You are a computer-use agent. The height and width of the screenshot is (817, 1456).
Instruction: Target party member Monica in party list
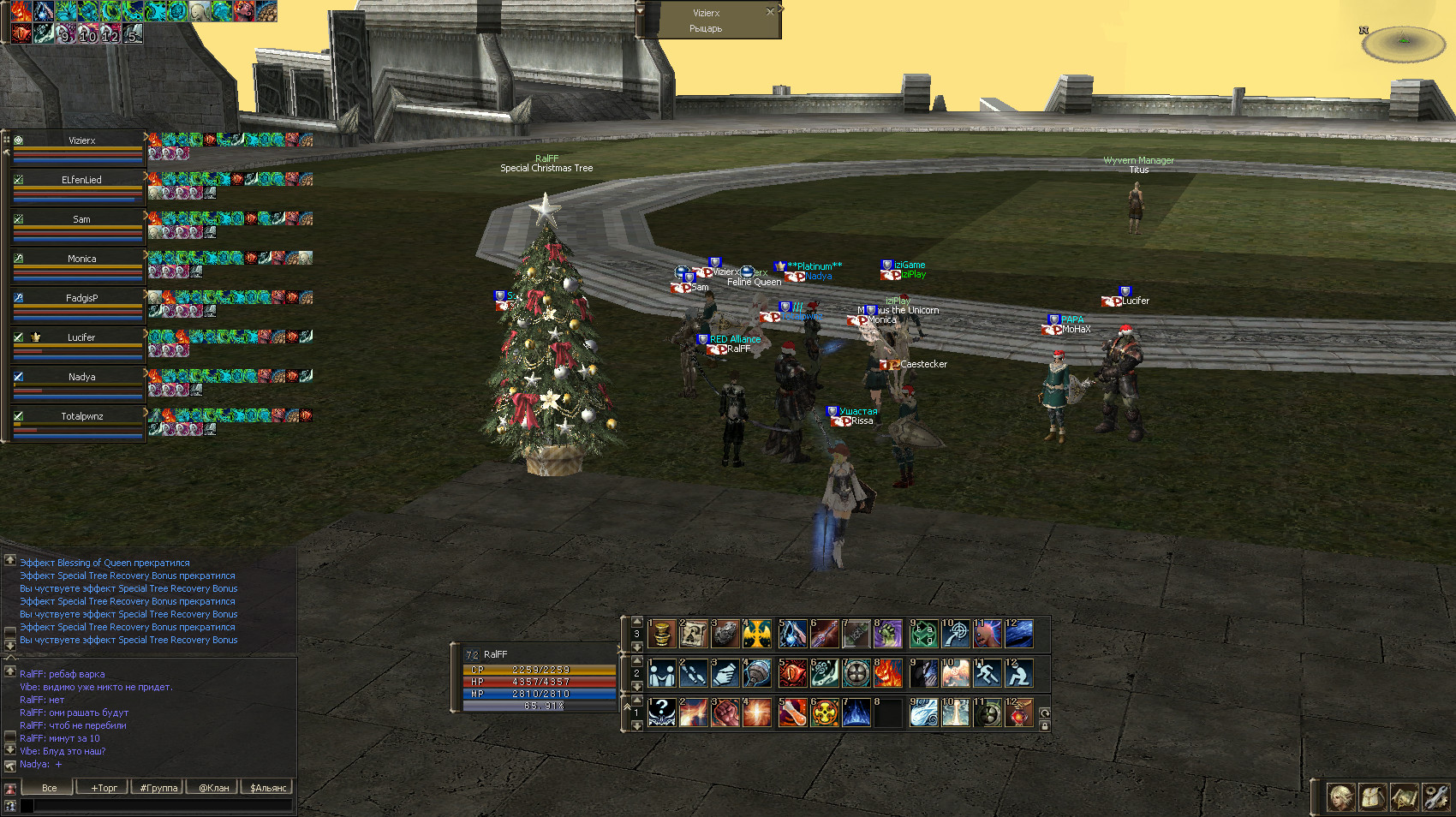click(81, 259)
